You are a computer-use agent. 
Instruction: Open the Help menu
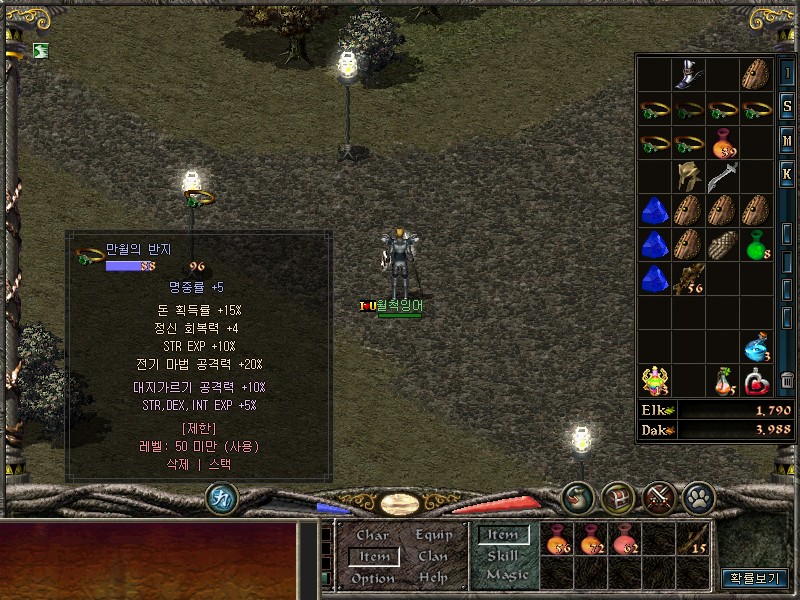433,578
